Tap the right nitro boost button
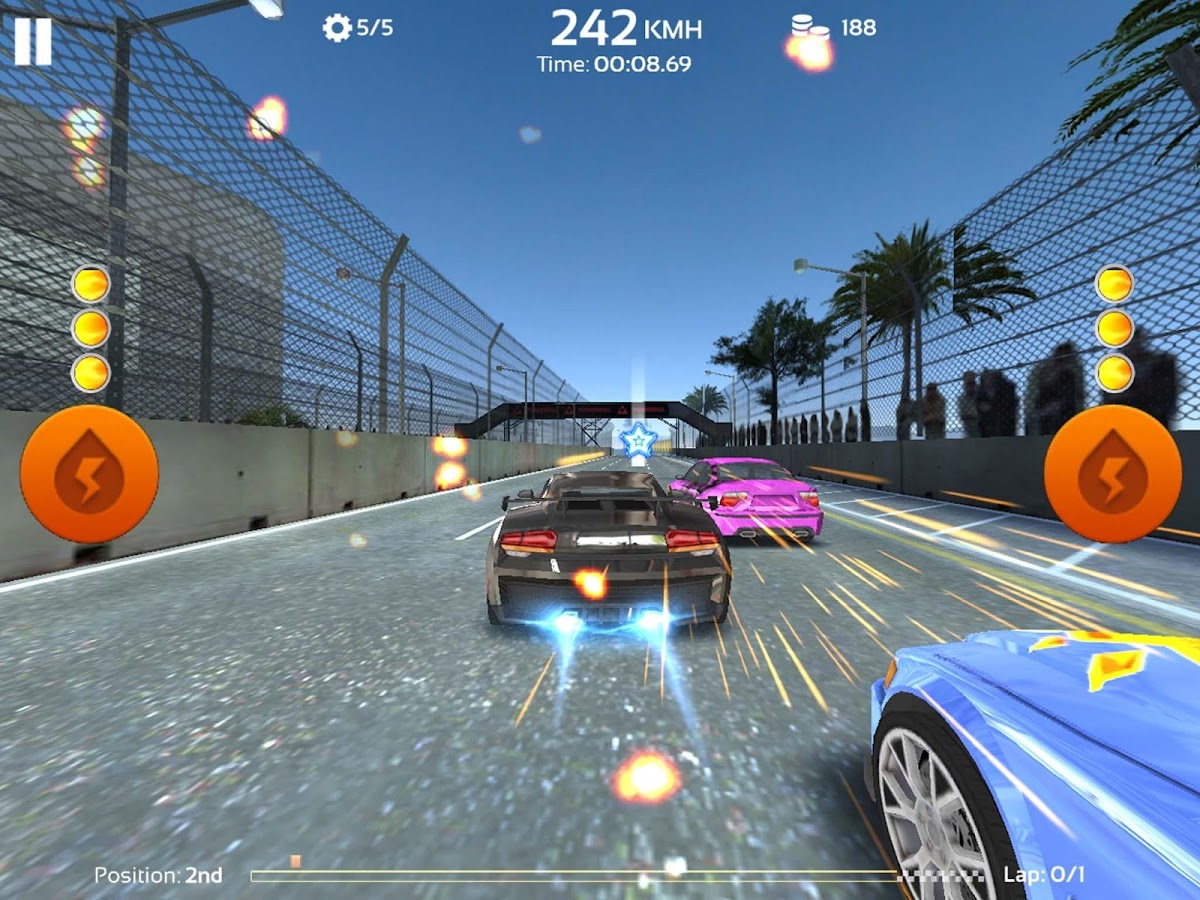Viewport: 1200px width, 900px height. pyautogui.click(x=1112, y=474)
